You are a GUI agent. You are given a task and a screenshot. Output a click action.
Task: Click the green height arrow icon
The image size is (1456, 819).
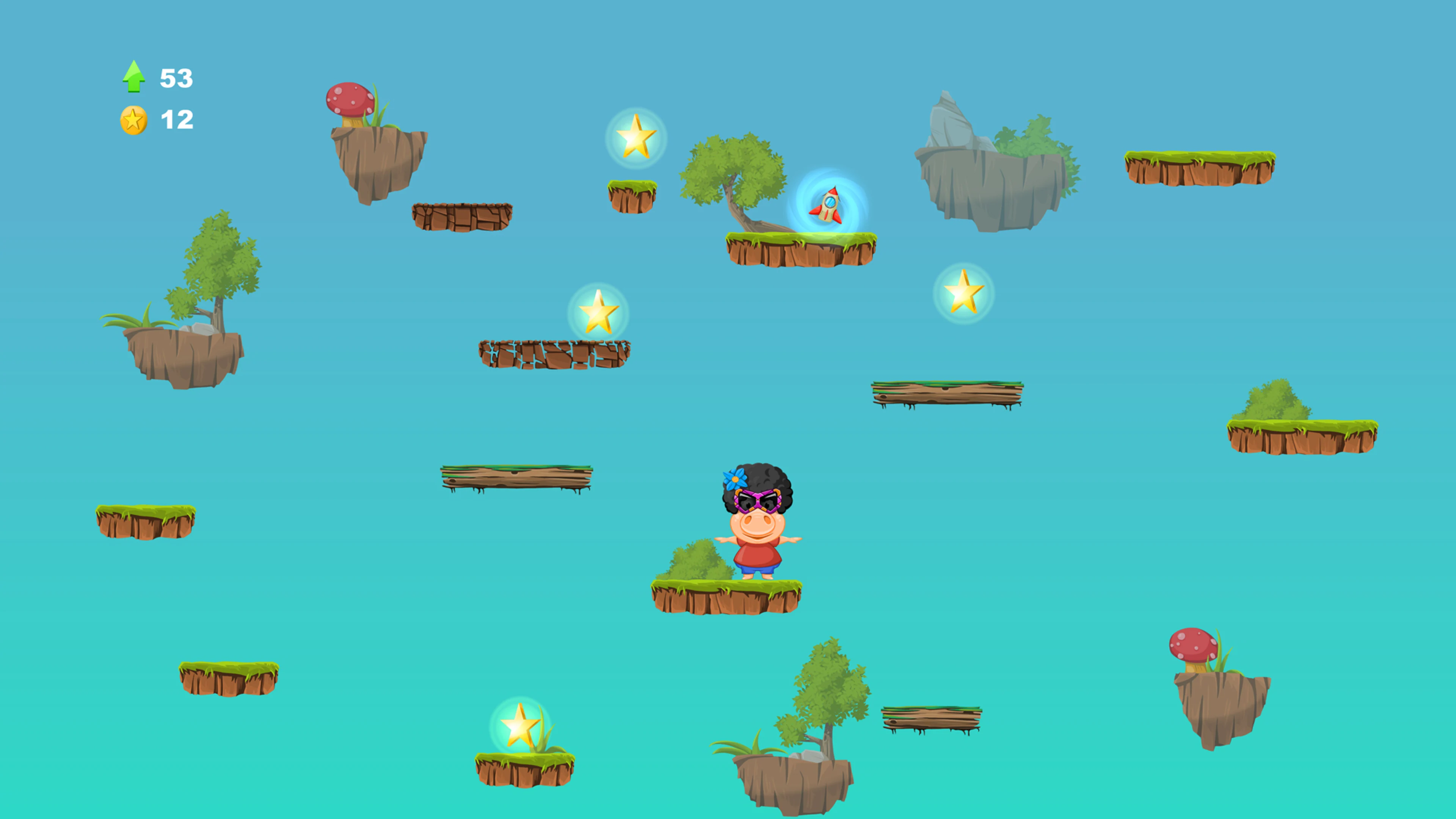tap(134, 76)
